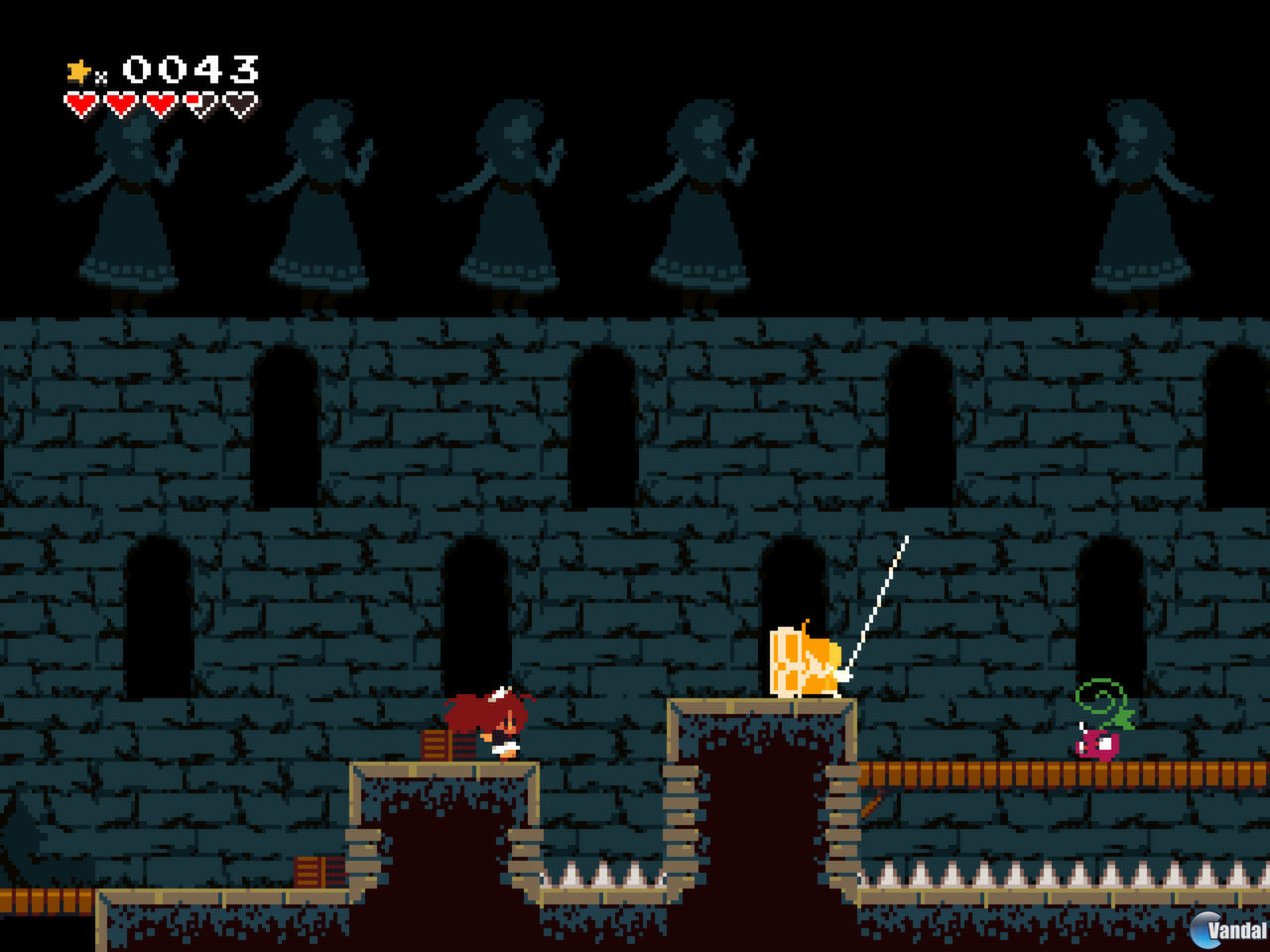
Task: Click the yellow star icon in the HUD
Action: point(77,69)
